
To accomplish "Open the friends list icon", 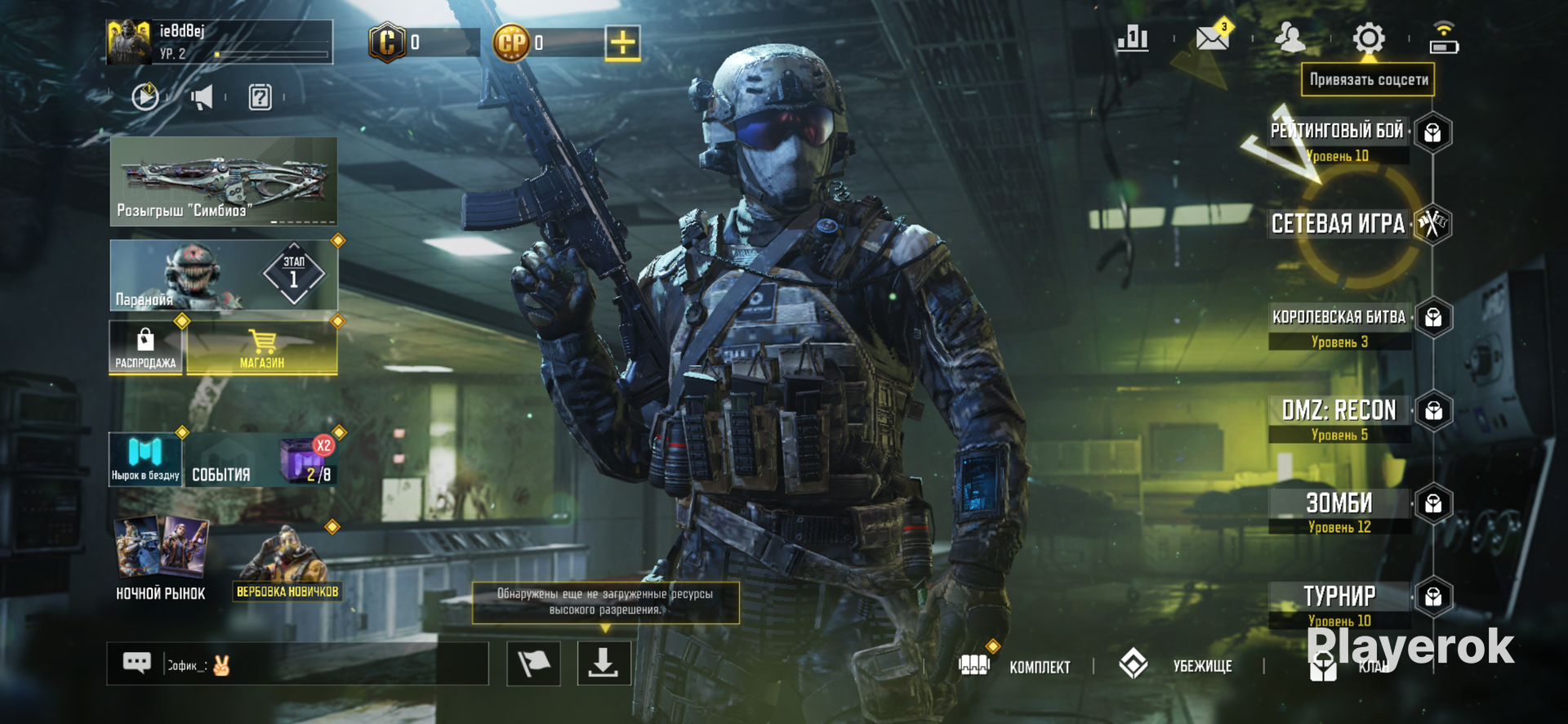I will tap(1290, 38).
